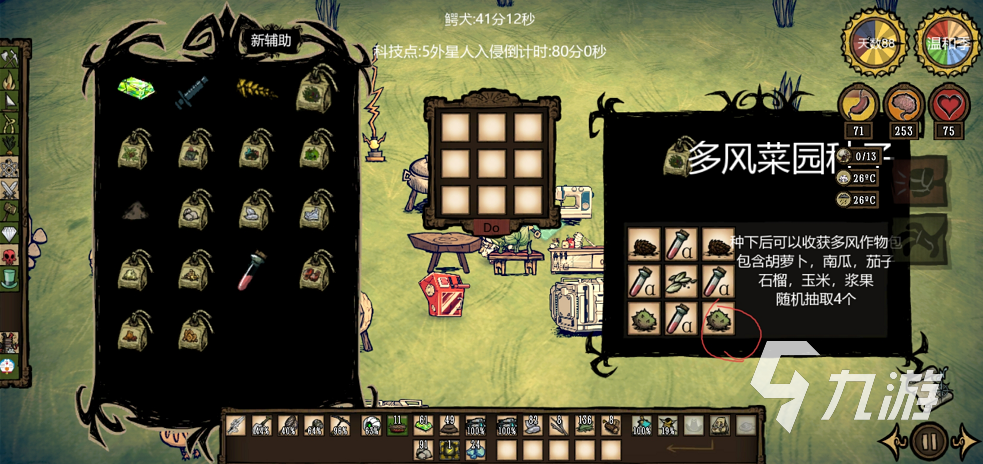Click the backpack equipment slot
The image size is (983, 464).
tap(720, 425)
